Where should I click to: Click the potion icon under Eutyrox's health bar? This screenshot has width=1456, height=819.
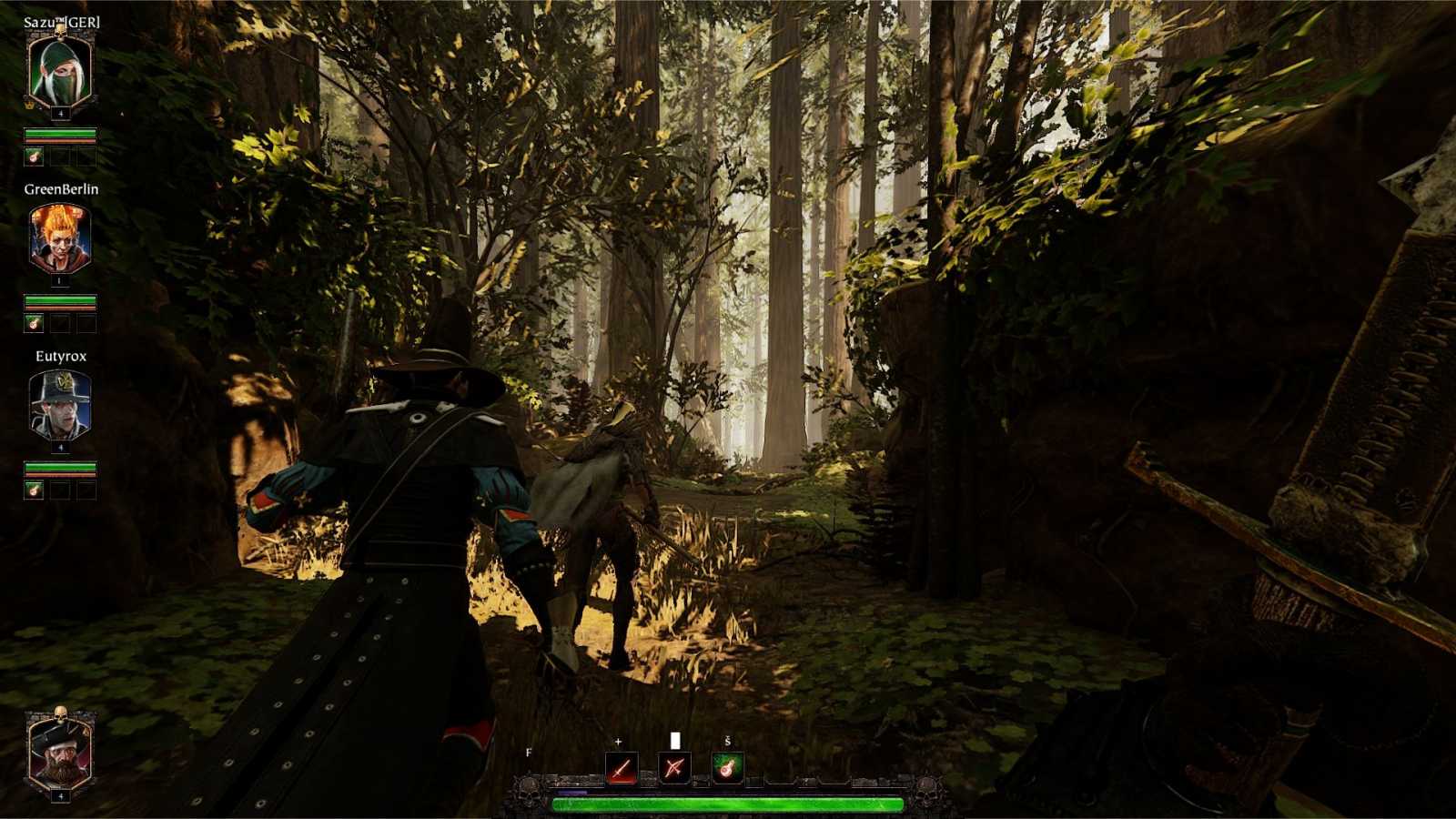coord(35,490)
